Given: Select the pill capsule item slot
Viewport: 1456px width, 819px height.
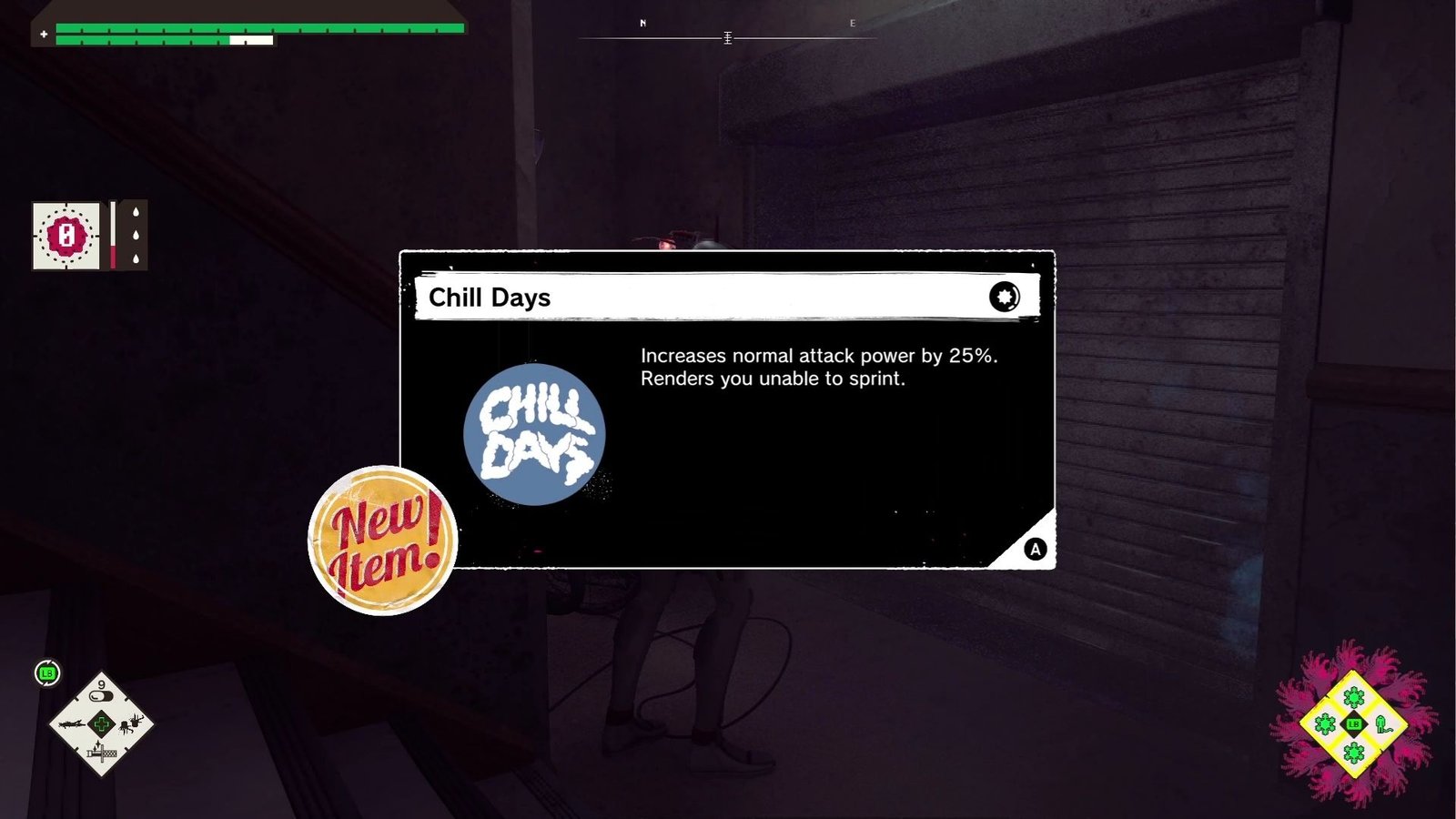Looking at the screenshot, I should (x=102, y=695).
